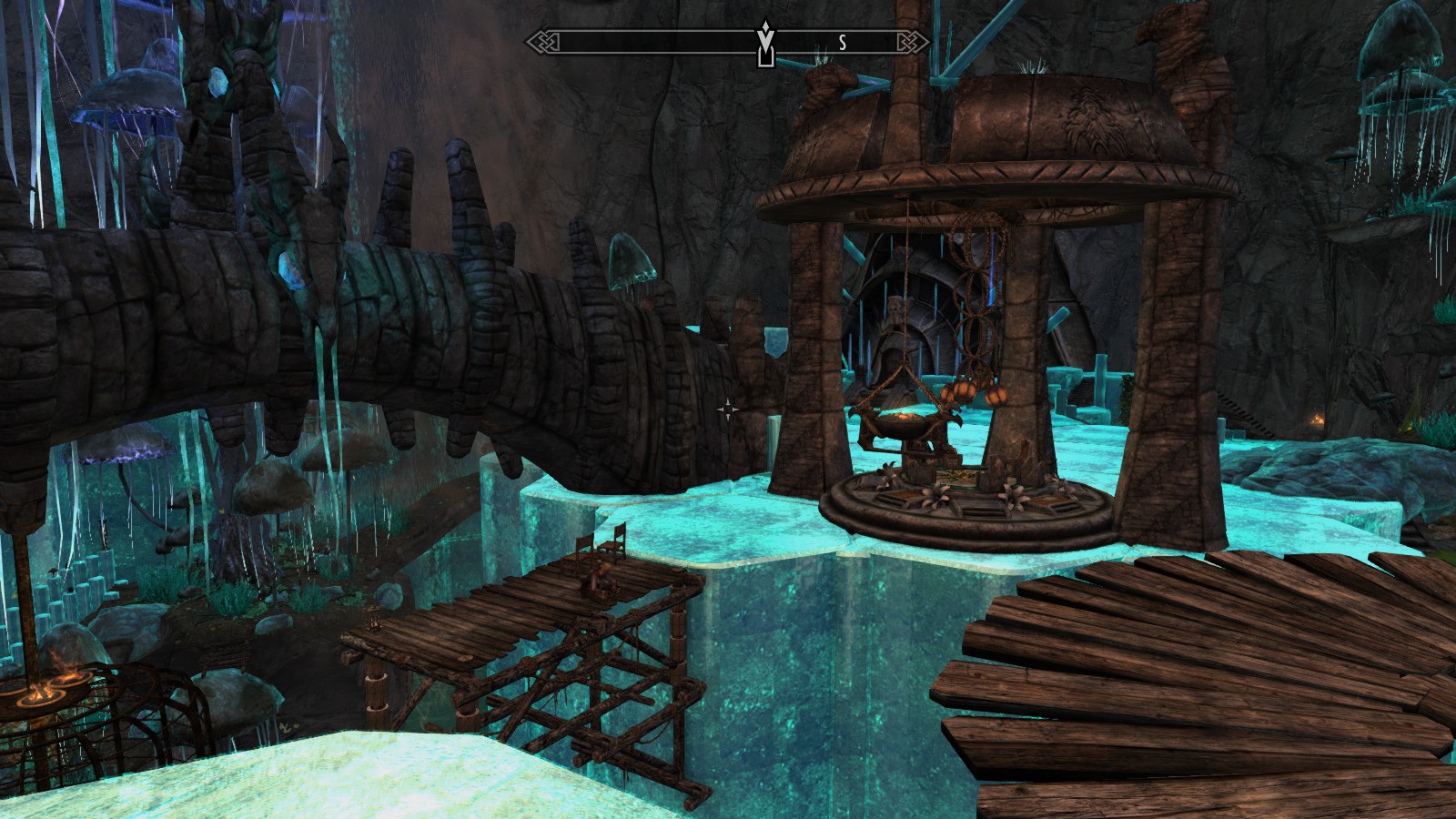Select the south letter on the compass bar

click(x=843, y=42)
